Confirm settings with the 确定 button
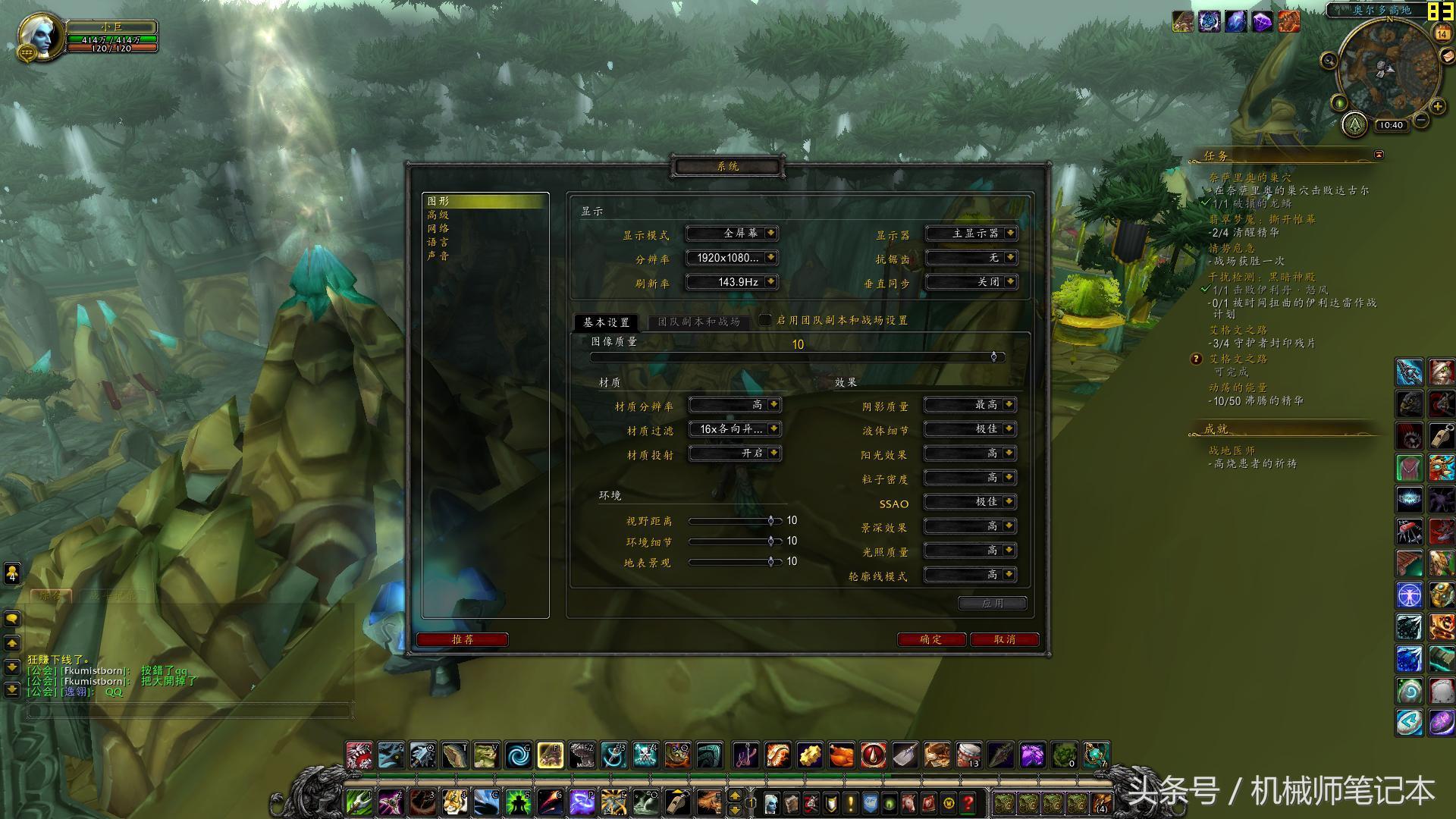 tap(930, 640)
